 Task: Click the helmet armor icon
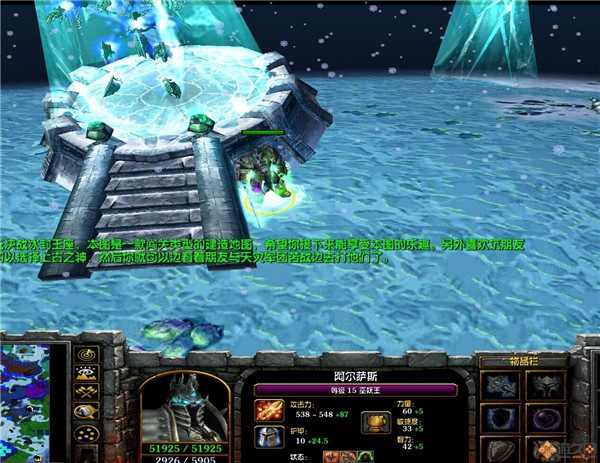coord(269,435)
